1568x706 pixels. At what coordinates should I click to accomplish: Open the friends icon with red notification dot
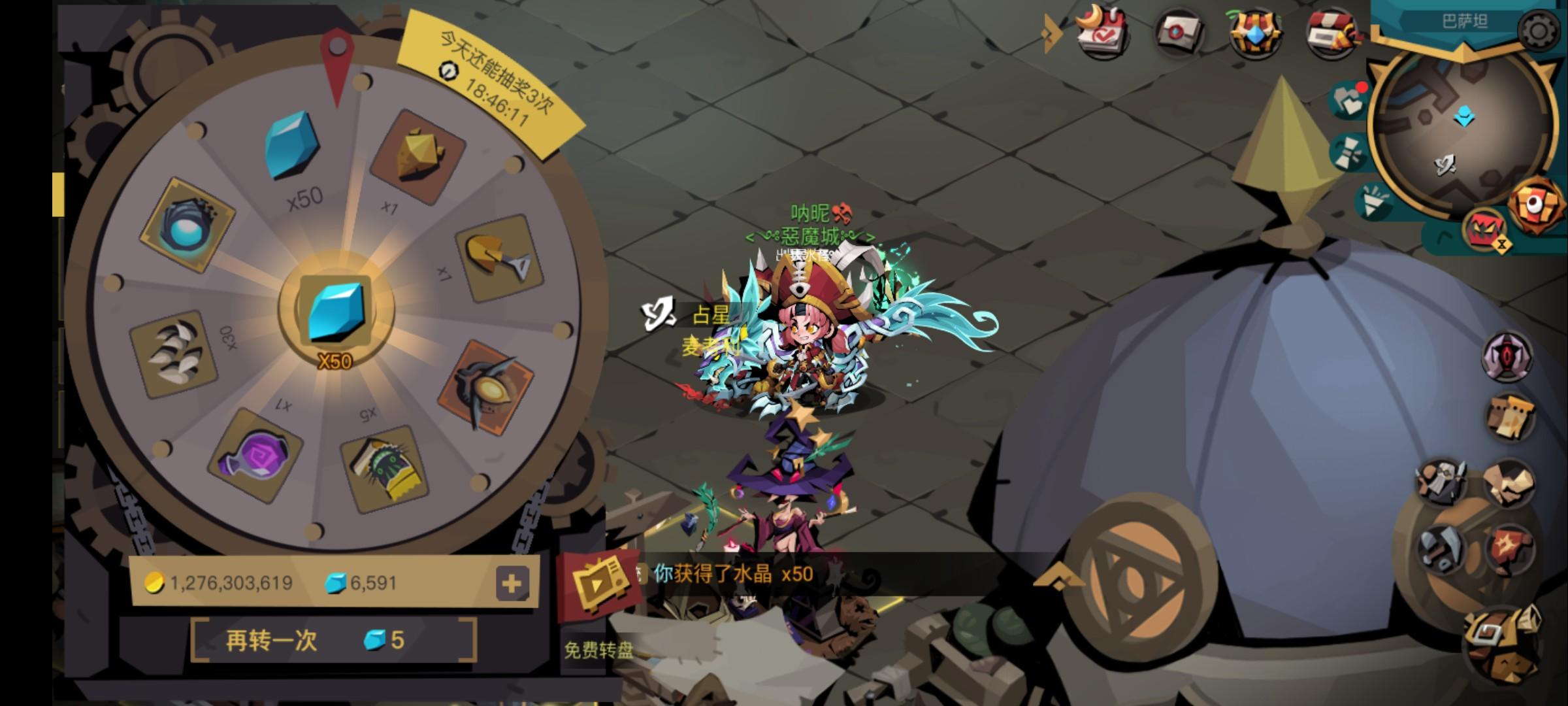coord(1347,101)
